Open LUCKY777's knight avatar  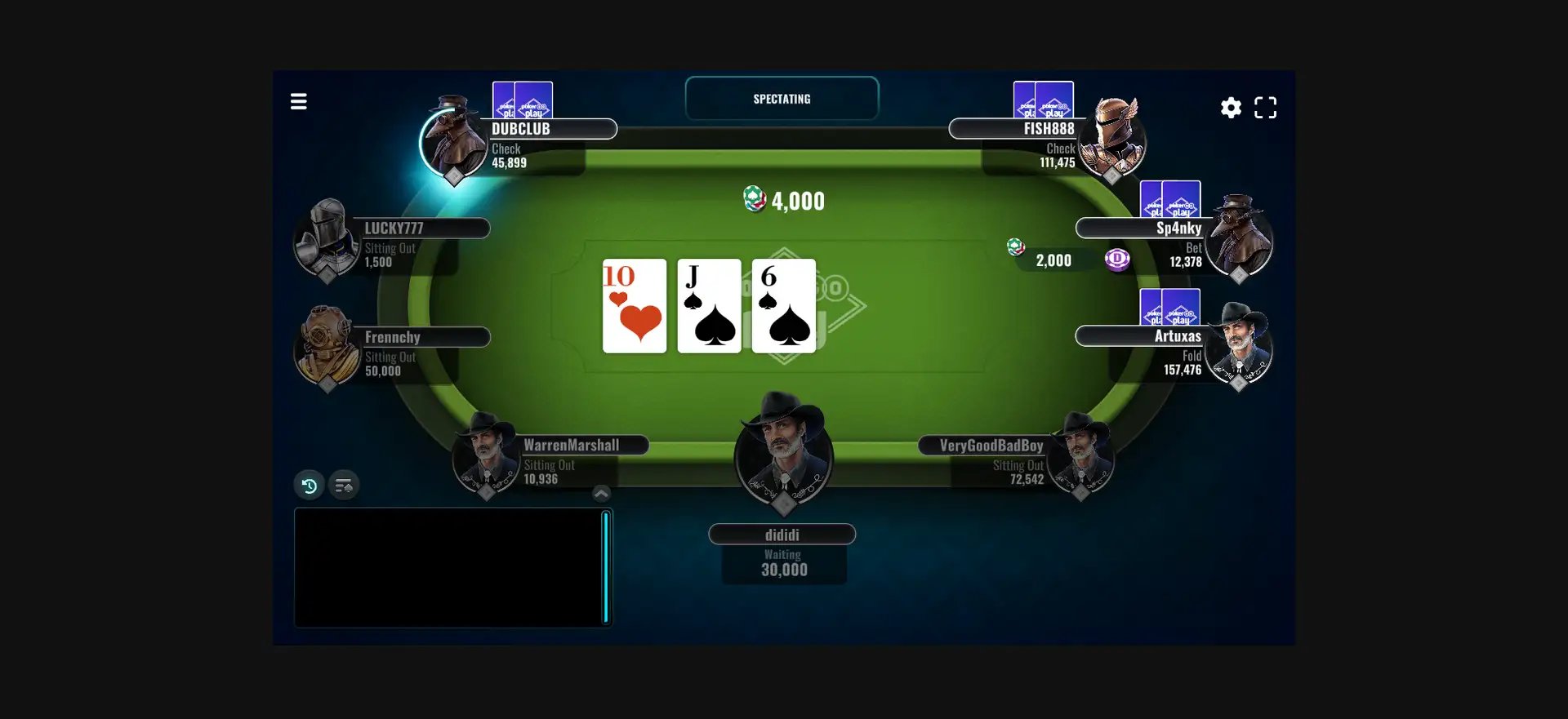(x=327, y=238)
